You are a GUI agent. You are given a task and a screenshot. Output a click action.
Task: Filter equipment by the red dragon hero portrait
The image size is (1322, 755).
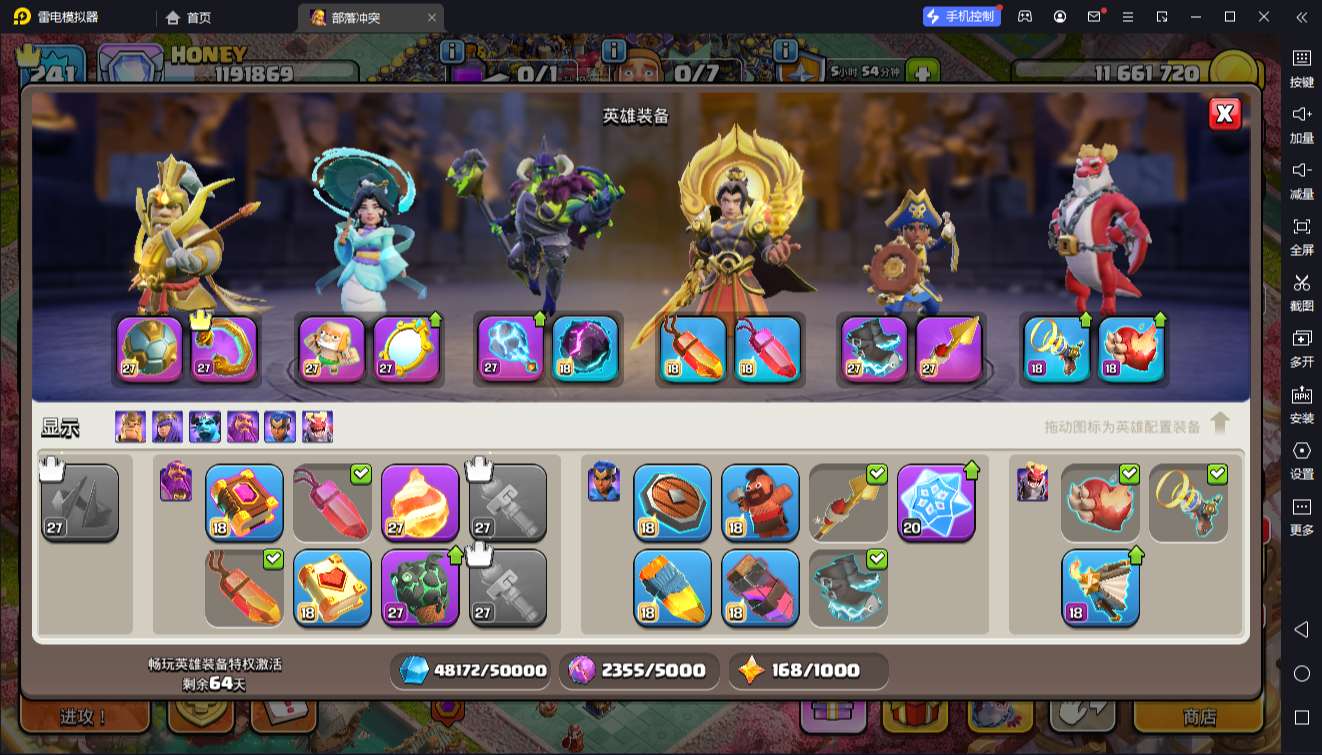click(317, 427)
